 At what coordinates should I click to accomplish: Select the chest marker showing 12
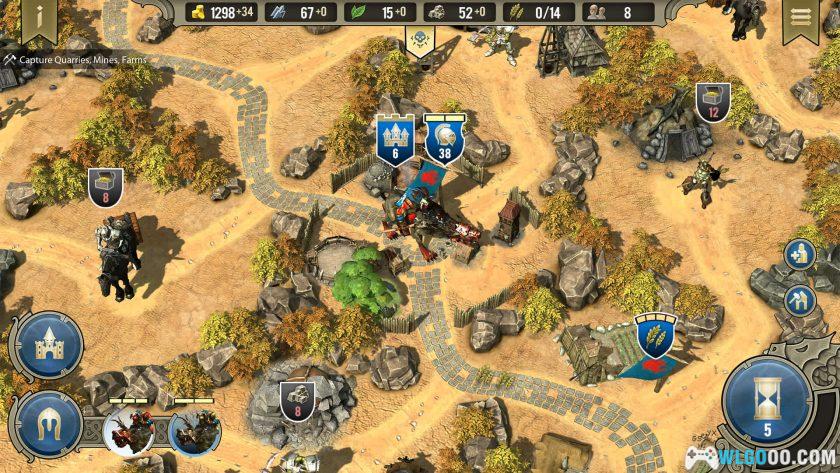pos(713,101)
